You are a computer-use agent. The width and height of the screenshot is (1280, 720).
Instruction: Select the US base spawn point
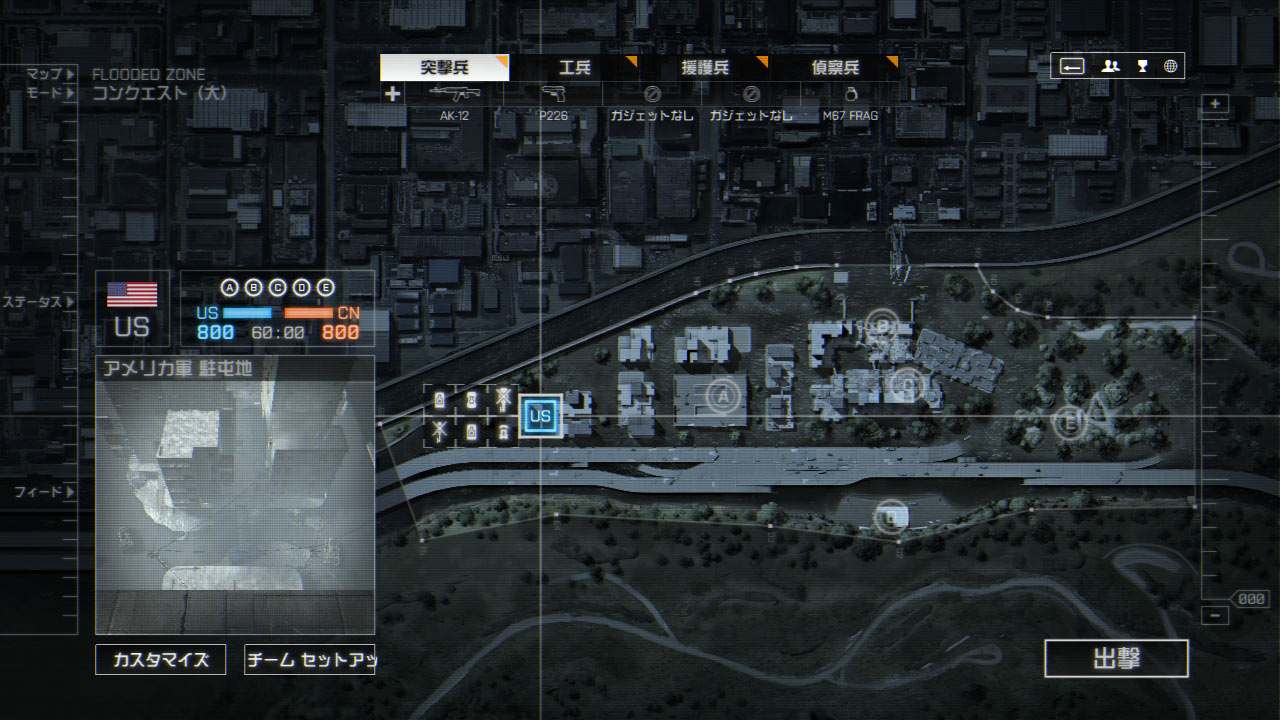540,416
